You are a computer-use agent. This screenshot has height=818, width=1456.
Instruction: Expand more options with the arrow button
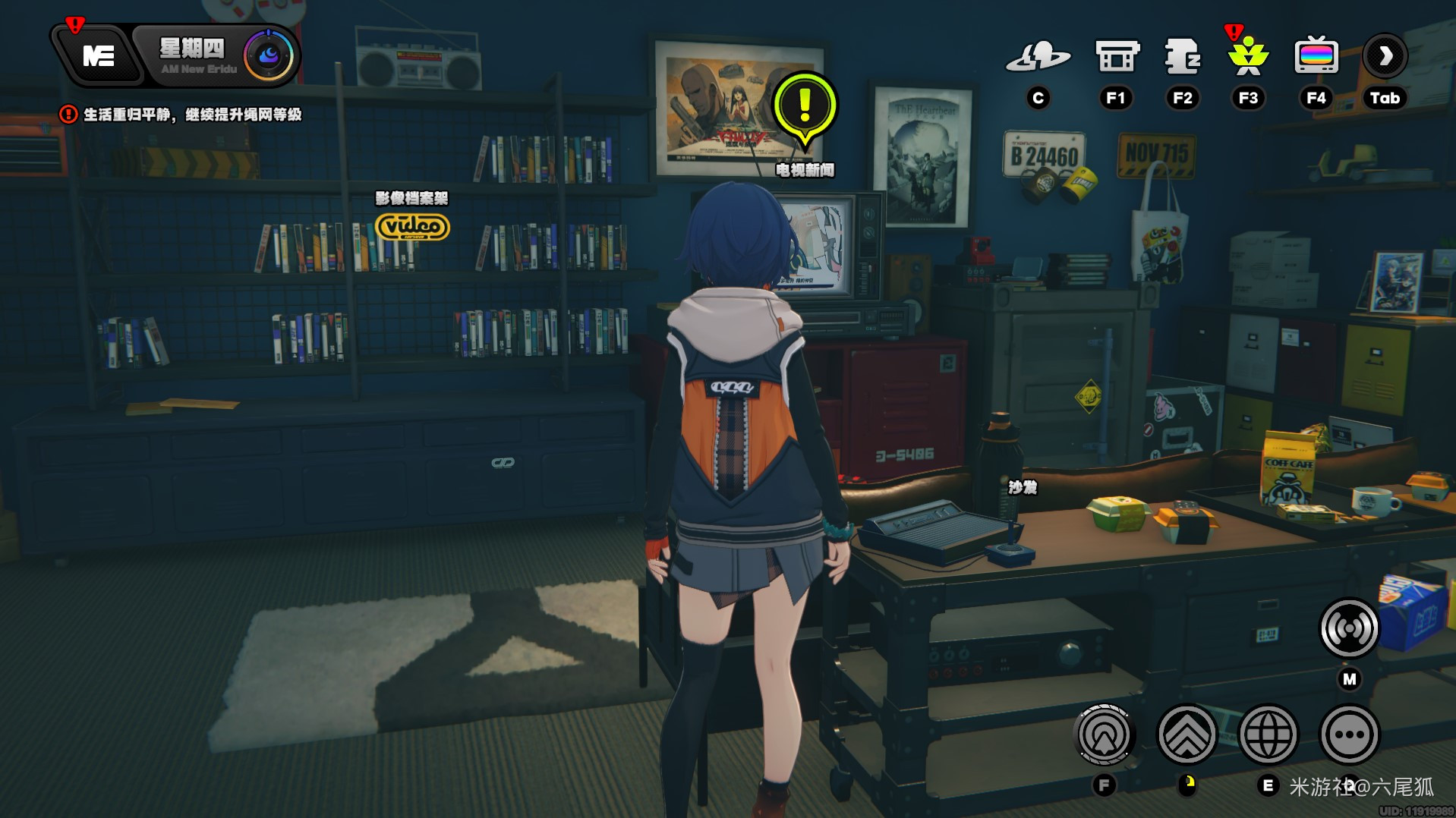1385,57
